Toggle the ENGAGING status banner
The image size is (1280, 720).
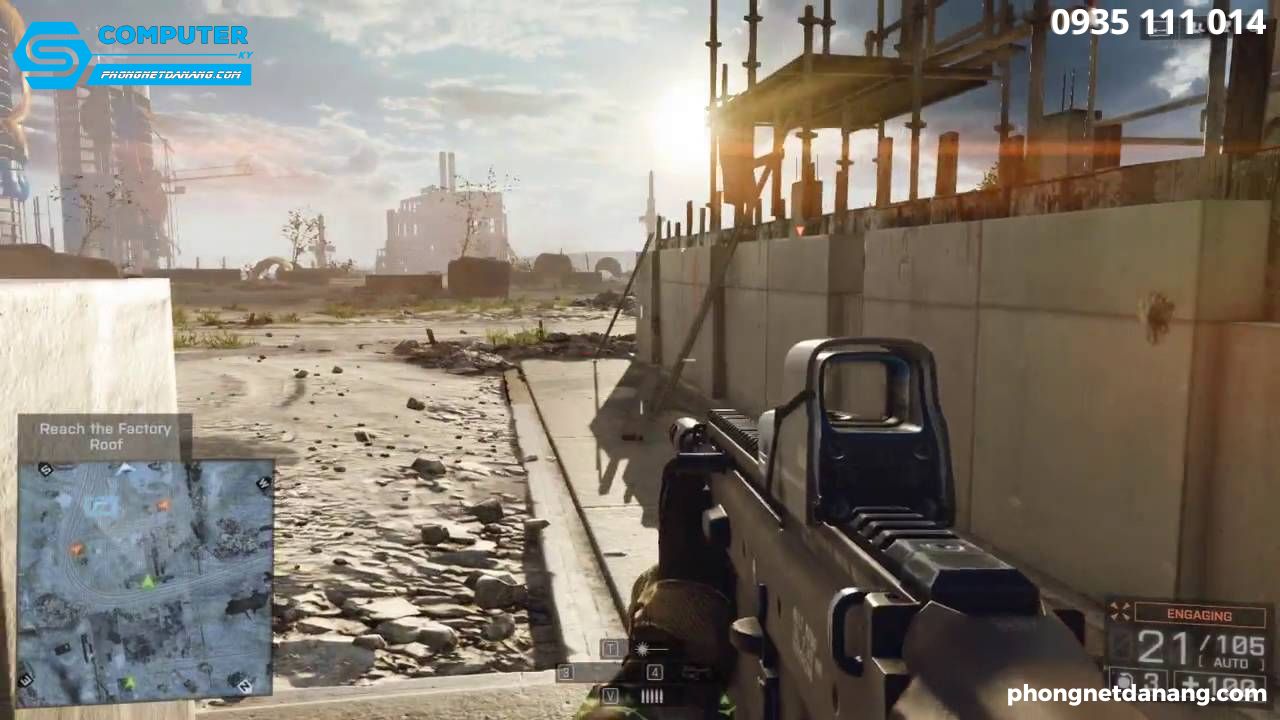(1200, 612)
